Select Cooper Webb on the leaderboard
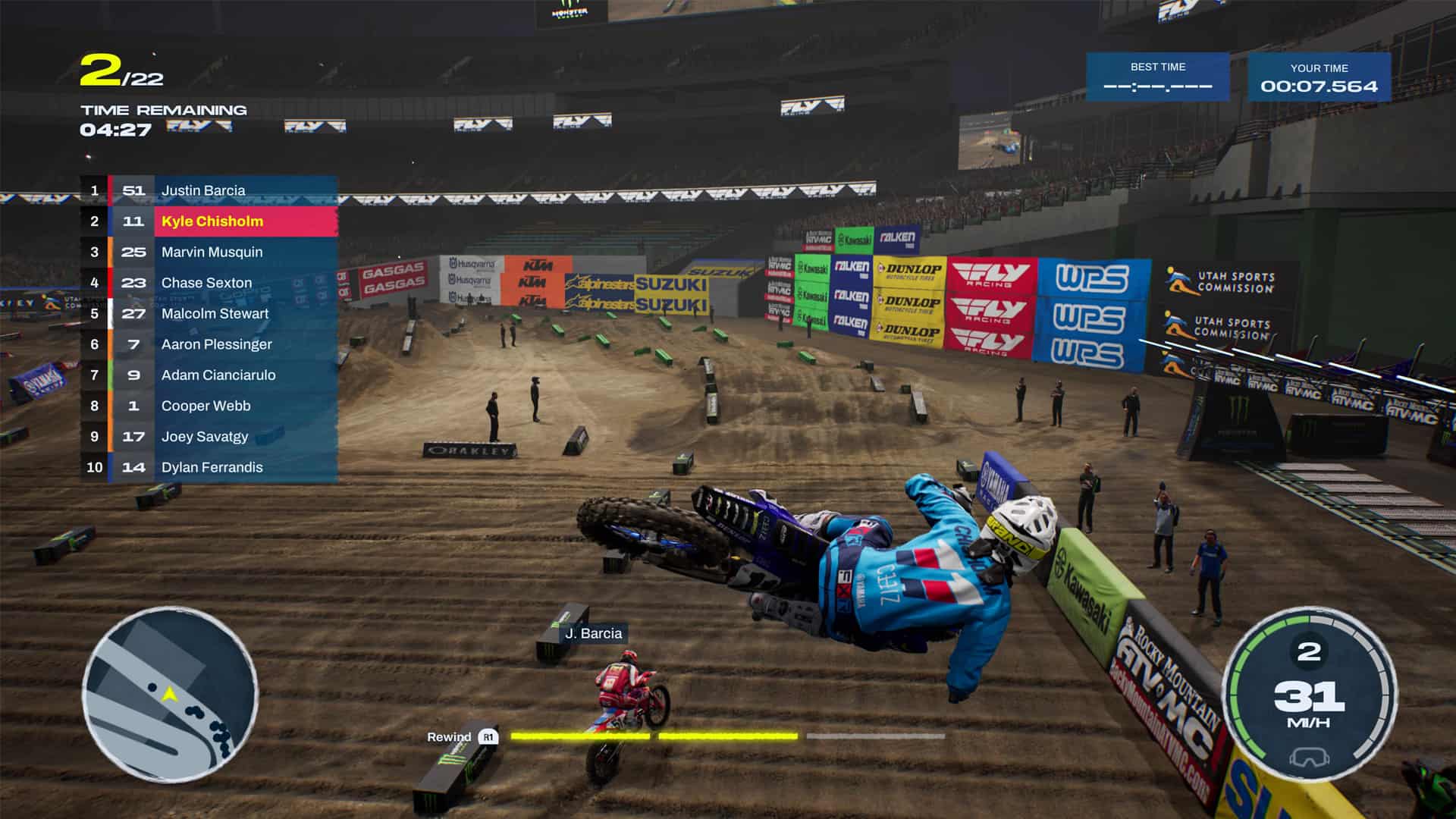This screenshot has height=819, width=1456. tap(205, 406)
